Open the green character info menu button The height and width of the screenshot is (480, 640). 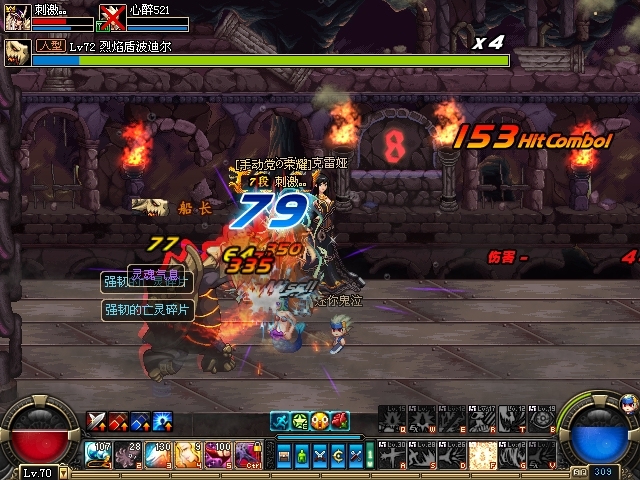[x=302, y=455]
